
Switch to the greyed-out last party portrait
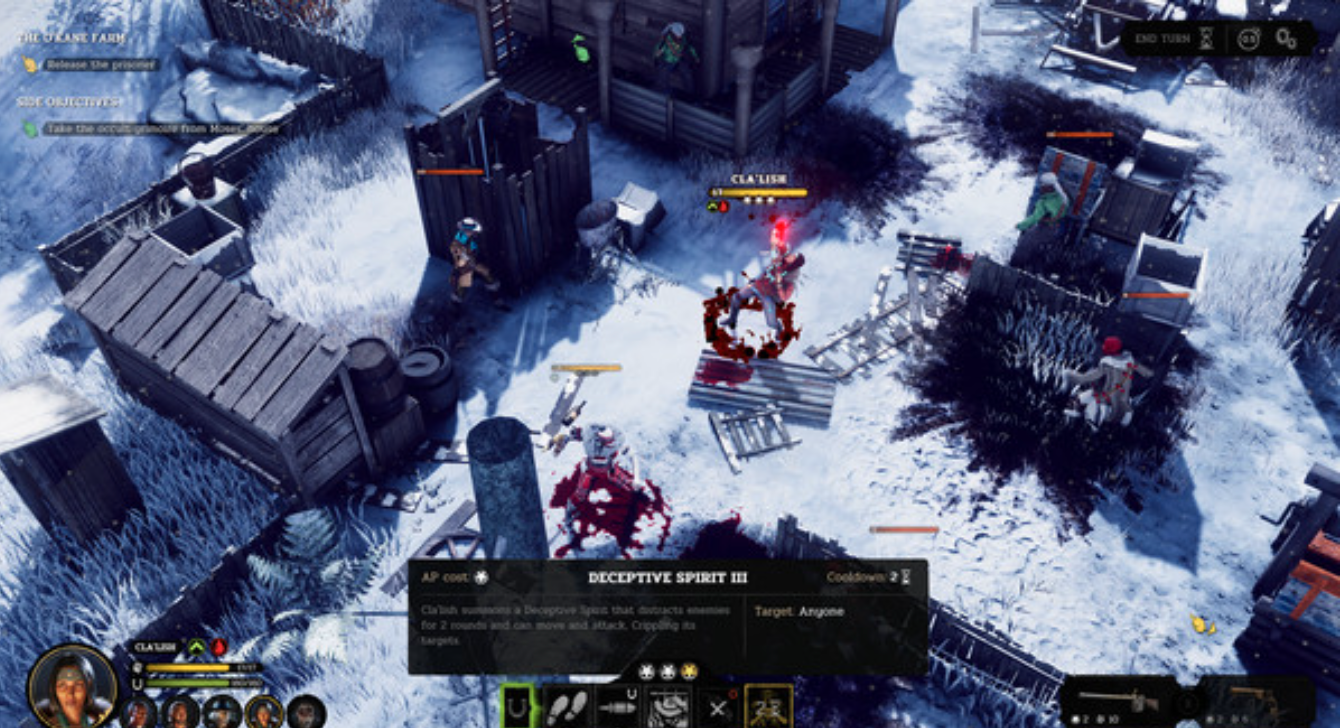(x=306, y=712)
